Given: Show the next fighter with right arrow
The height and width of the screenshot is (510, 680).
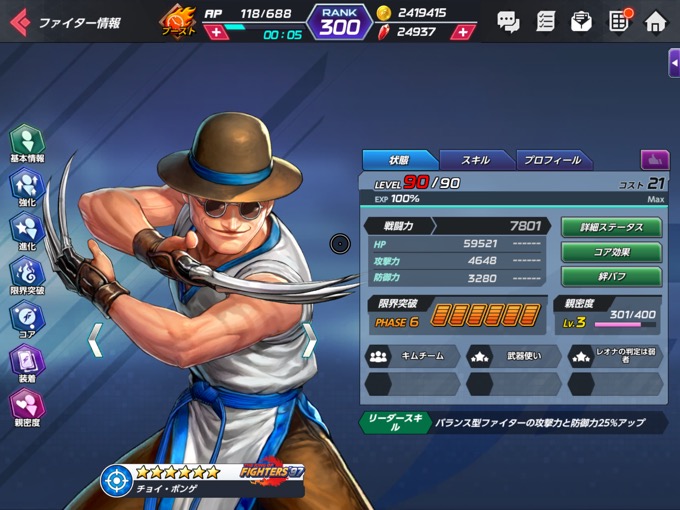Looking at the screenshot, I should pos(309,341).
